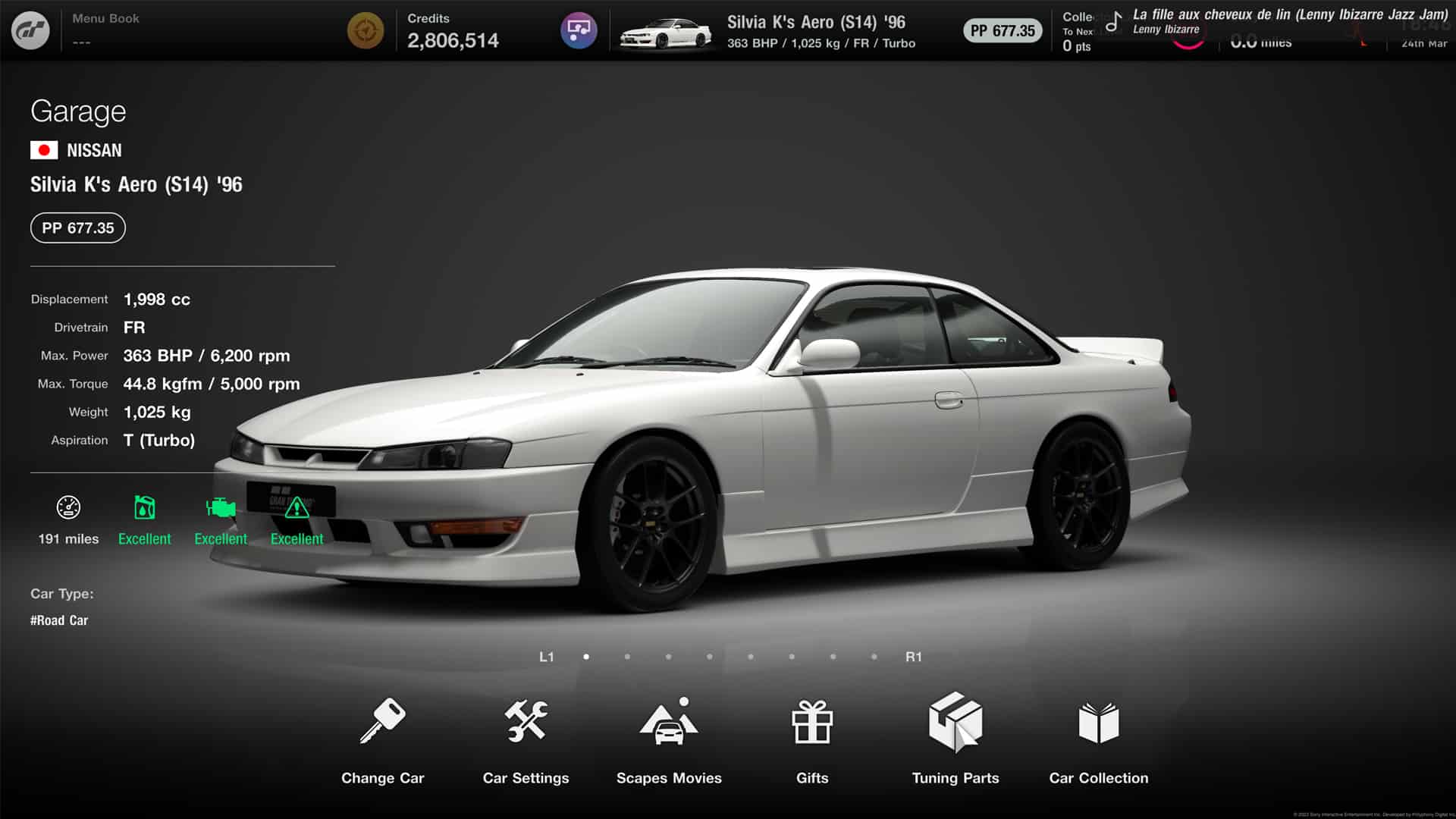This screenshot has height=819, width=1456.
Task: Click the gold collector level medal icon
Action: [x=366, y=30]
